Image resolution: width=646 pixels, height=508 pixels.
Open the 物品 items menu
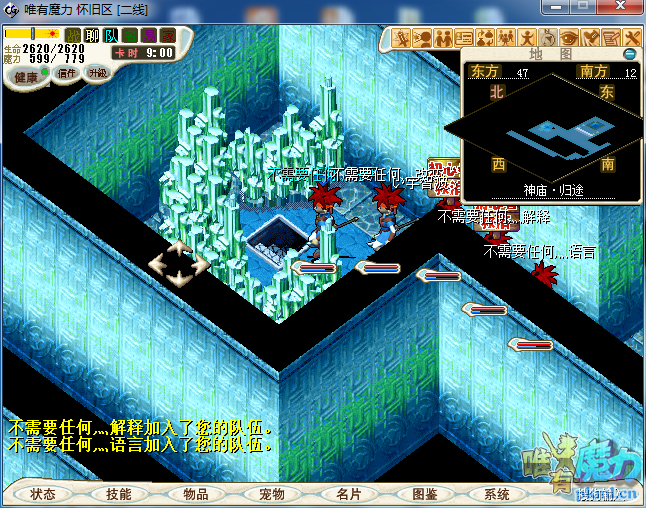[x=195, y=494]
